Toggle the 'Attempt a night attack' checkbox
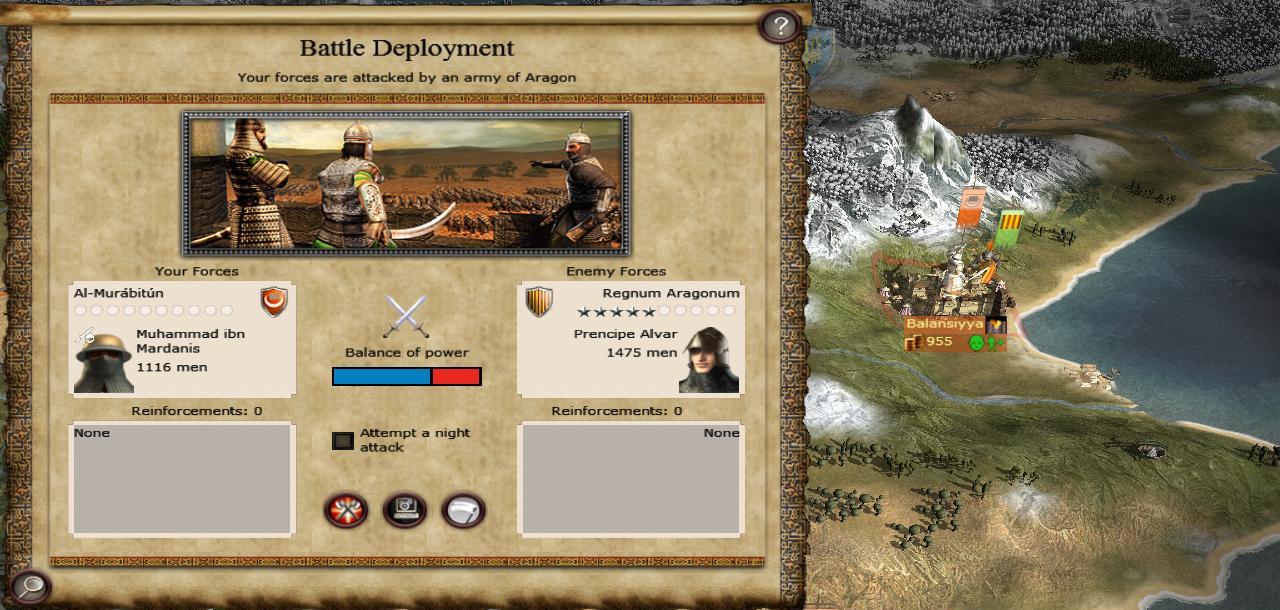Viewport: 1280px width, 610px height. [x=343, y=441]
